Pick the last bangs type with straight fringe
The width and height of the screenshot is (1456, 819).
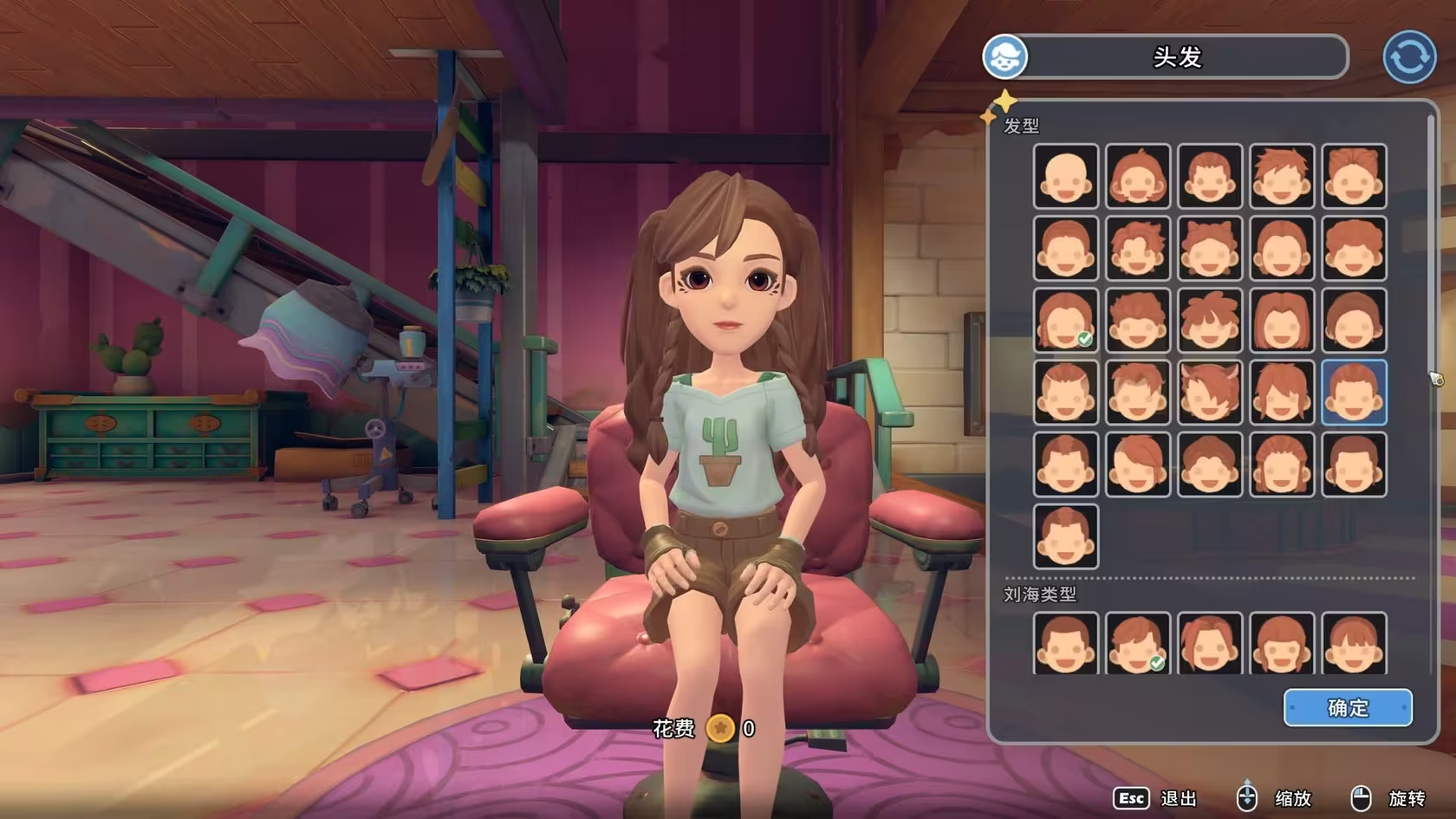click(x=1354, y=644)
